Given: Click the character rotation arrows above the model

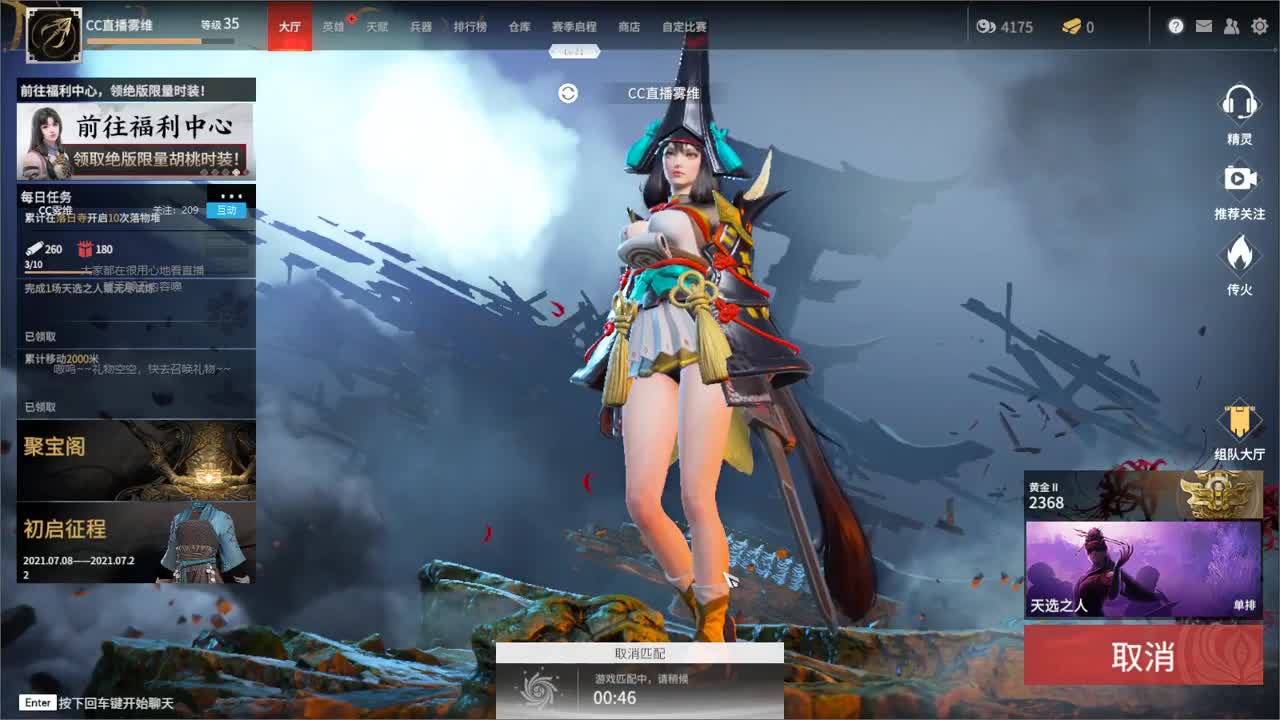Looking at the screenshot, I should (x=568, y=92).
